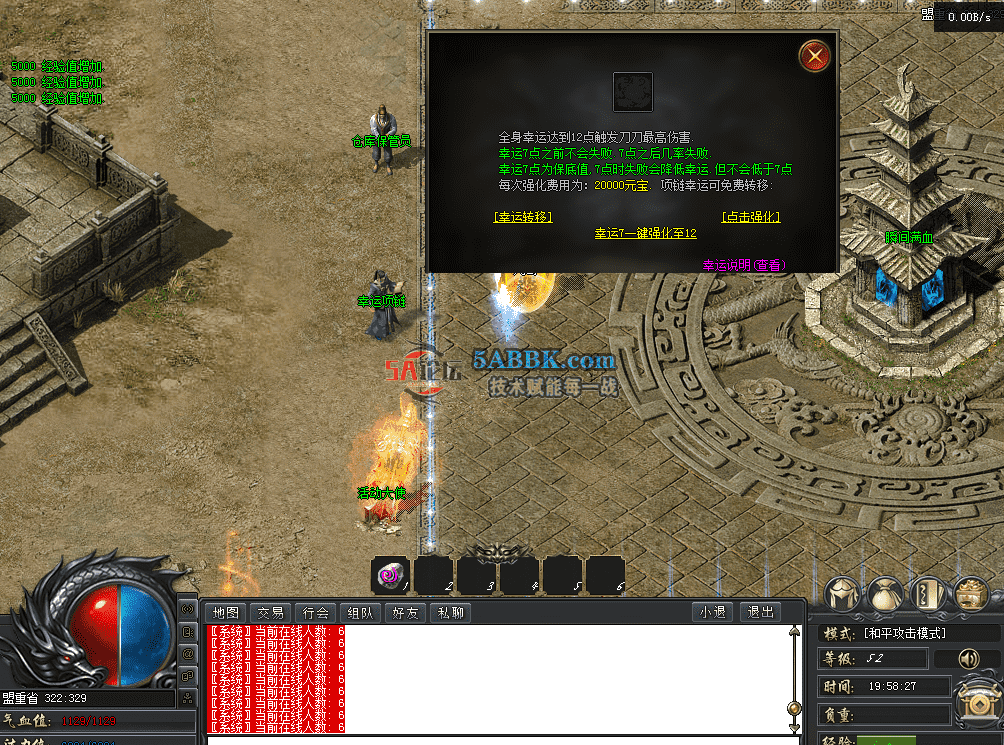The width and height of the screenshot is (1004, 745).
Task: Open the bag pouch icon
Action: click(x=886, y=594)
